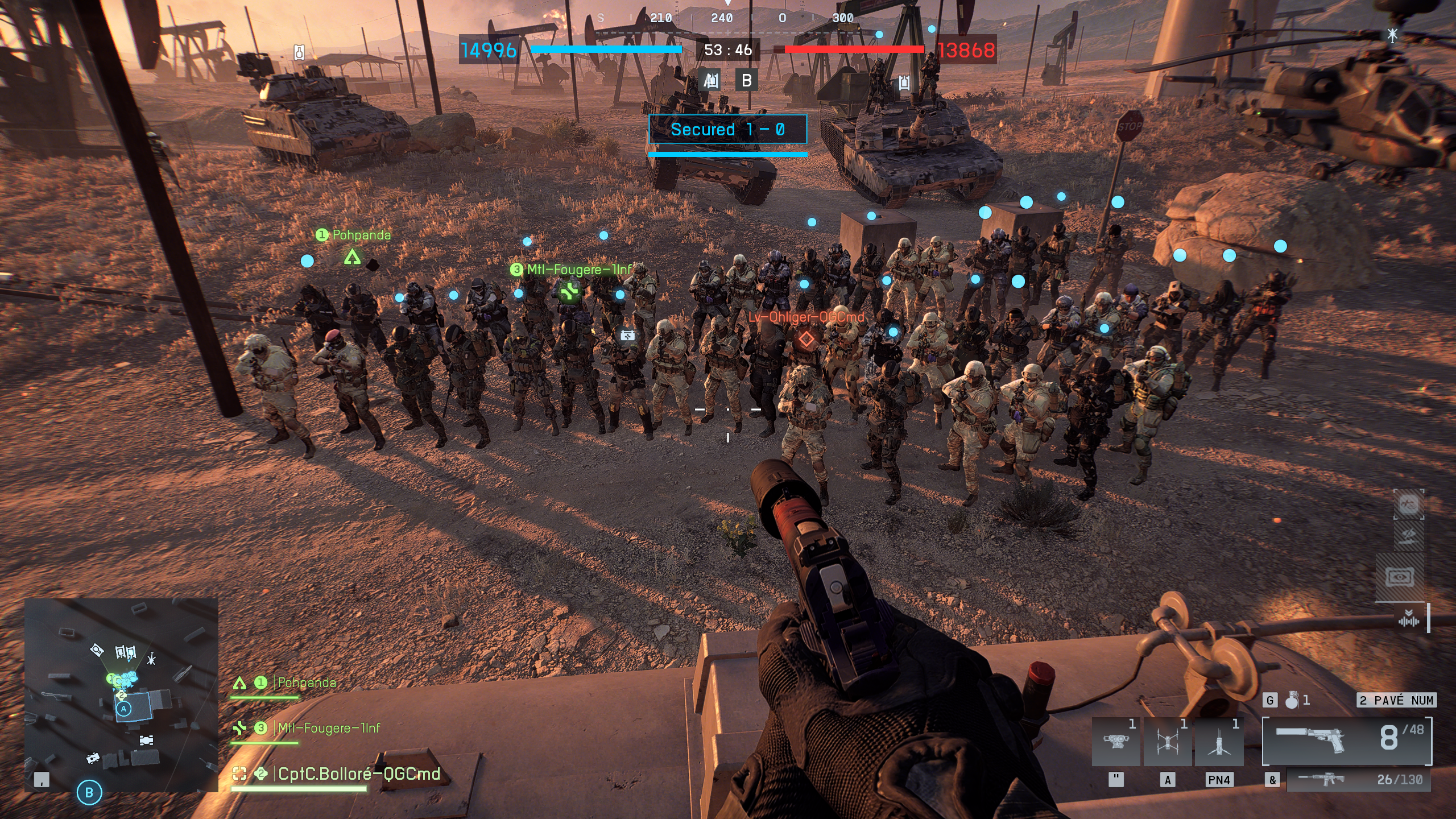Switch to the assault rifle slot
The width and height of the screenshot is (1456, 819).
click(1358, 780)
